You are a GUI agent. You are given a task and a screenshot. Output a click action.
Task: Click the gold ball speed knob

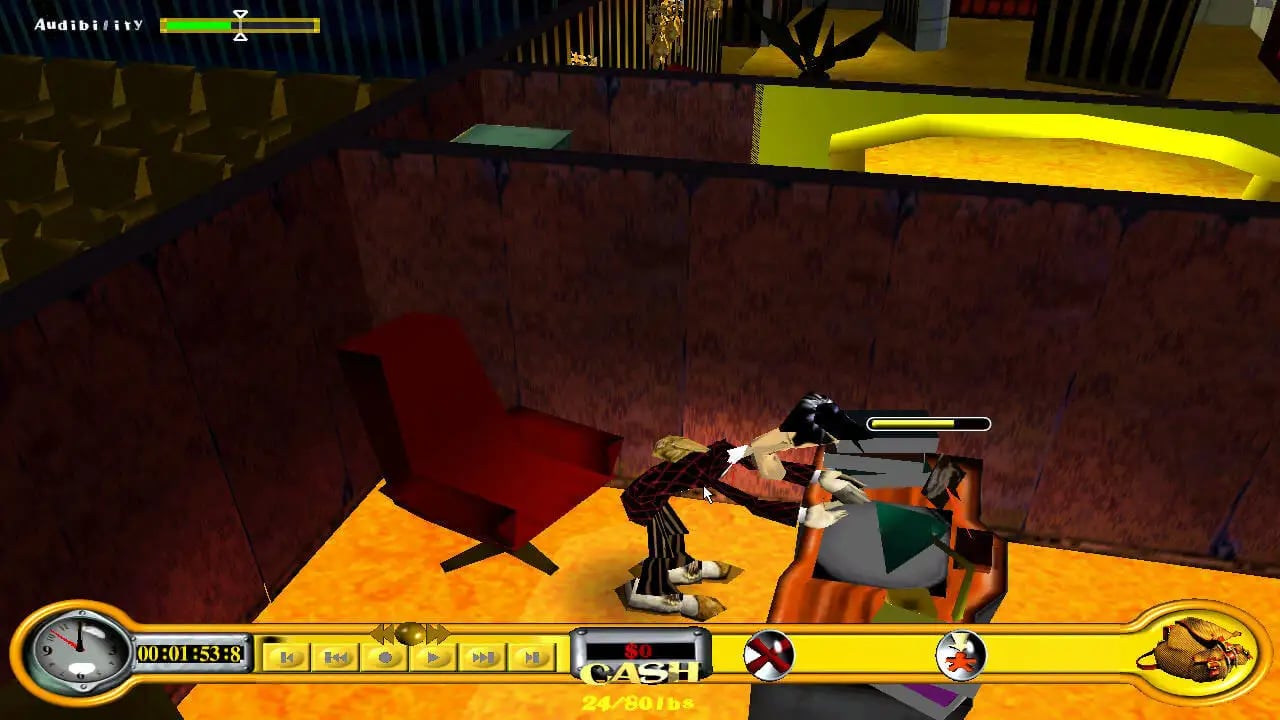click(410, 633)
